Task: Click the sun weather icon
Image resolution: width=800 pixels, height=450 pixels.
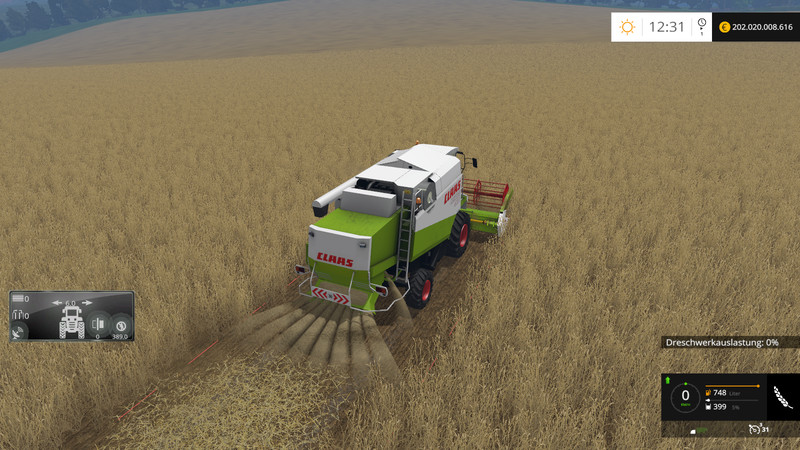Action: [x=628, y=27]
